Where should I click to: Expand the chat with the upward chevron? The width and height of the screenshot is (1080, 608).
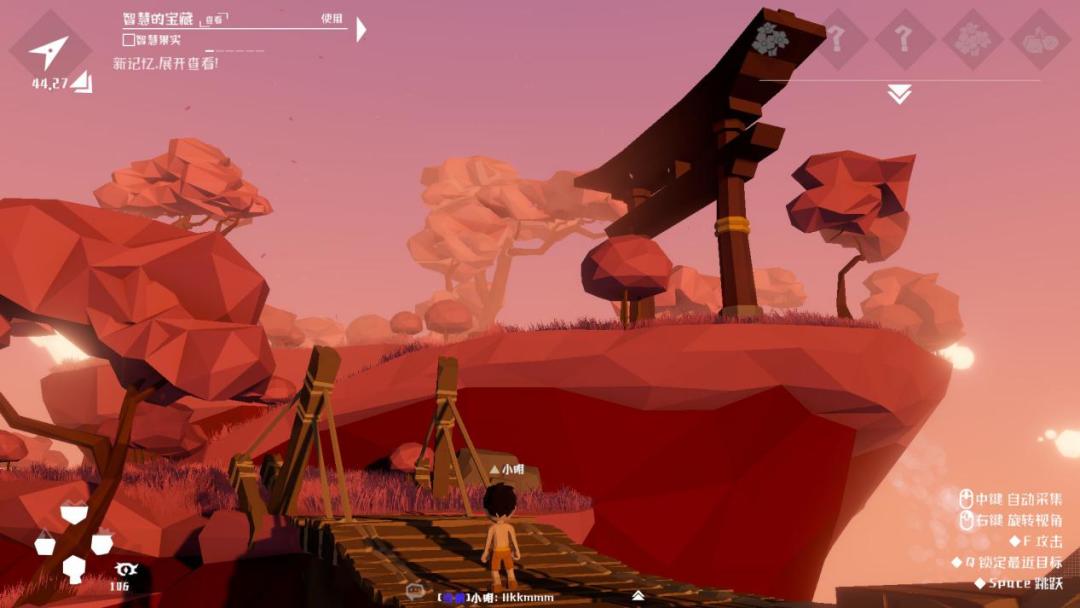pos(637,596)
